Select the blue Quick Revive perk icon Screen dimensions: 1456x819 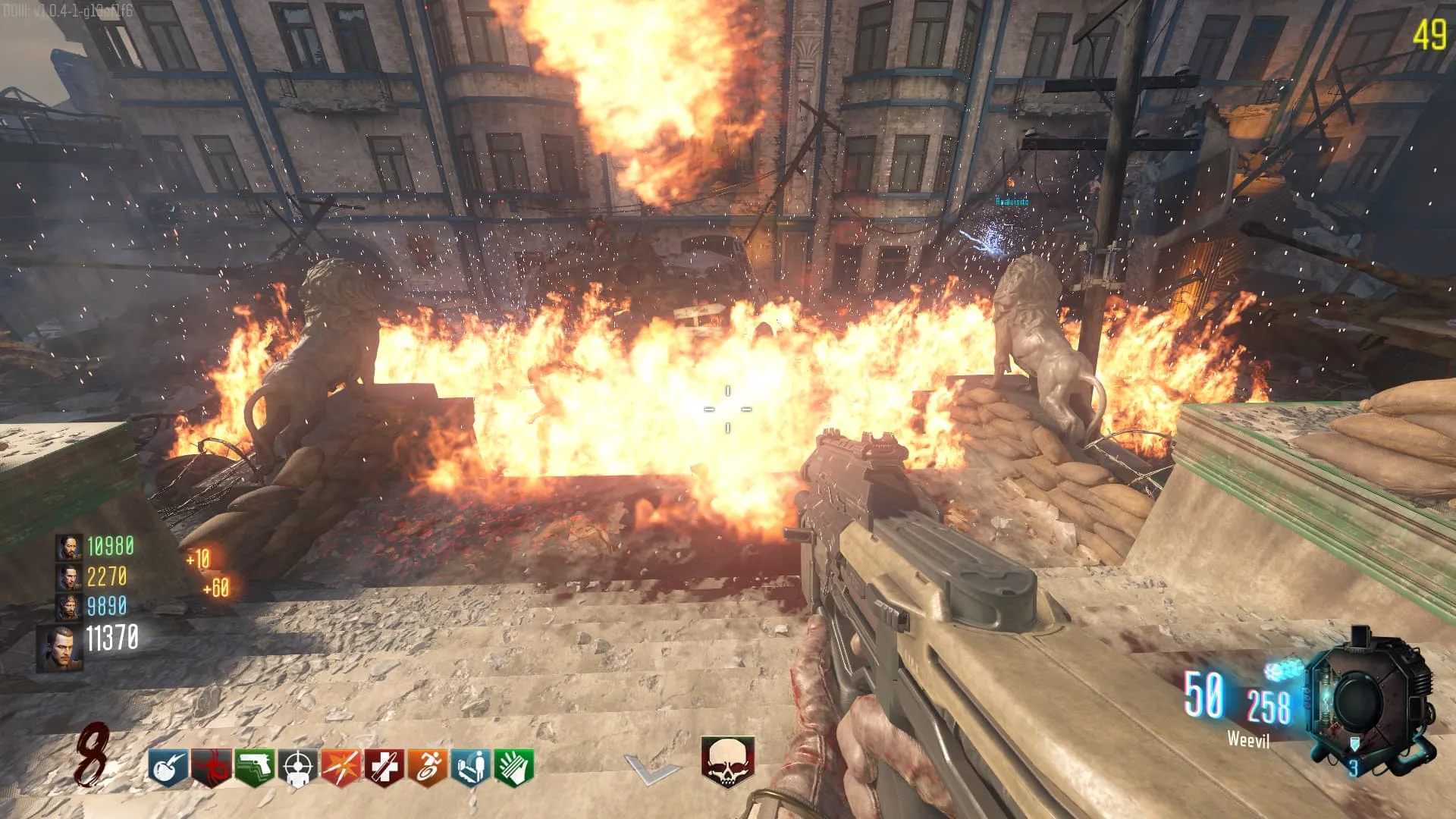tap(471, 767)
